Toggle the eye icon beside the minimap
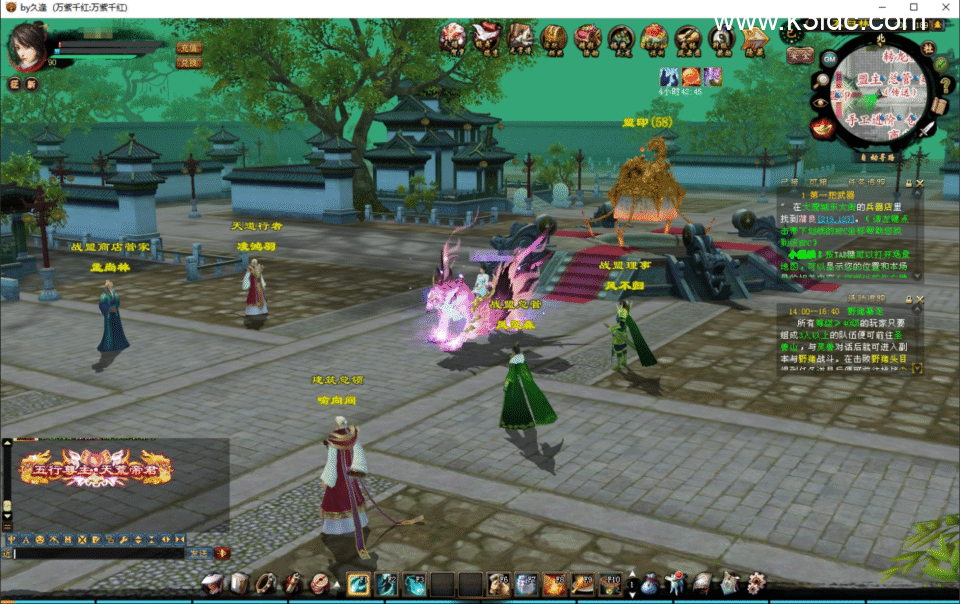This screenshot has height=604, width=960. 820,102
